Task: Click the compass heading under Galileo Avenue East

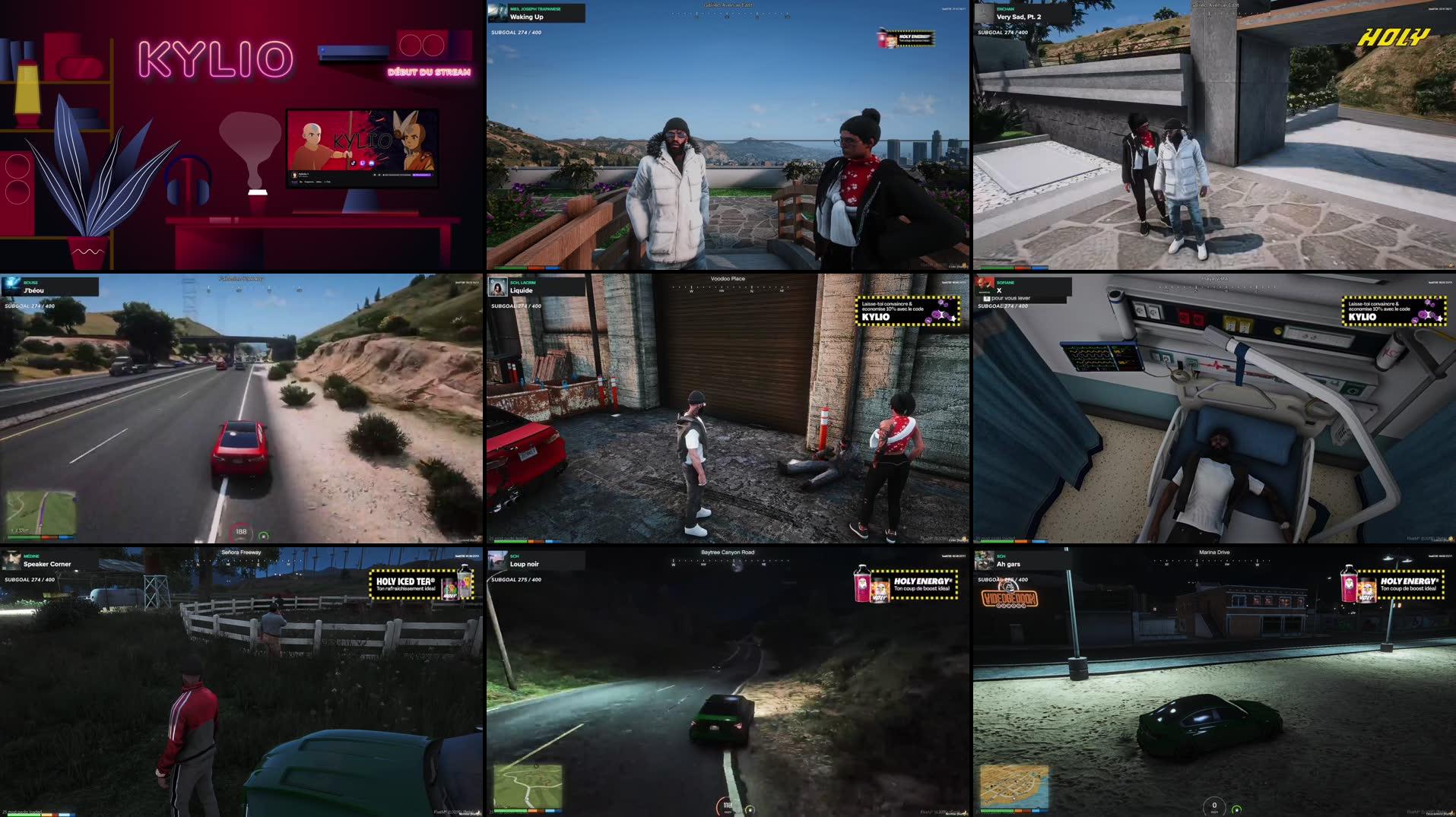Action: 730,14
